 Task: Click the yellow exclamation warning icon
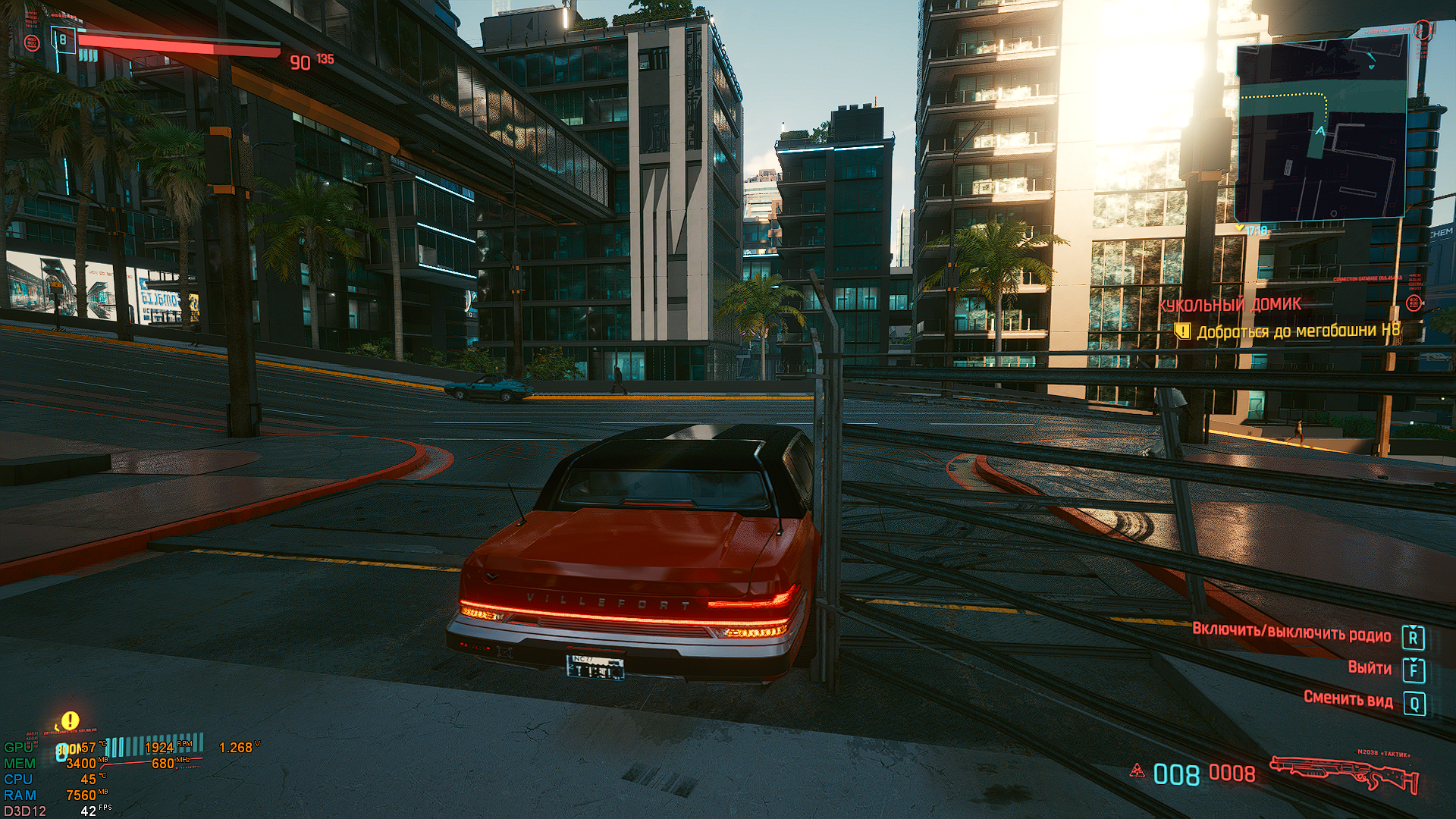pos(70,720)
